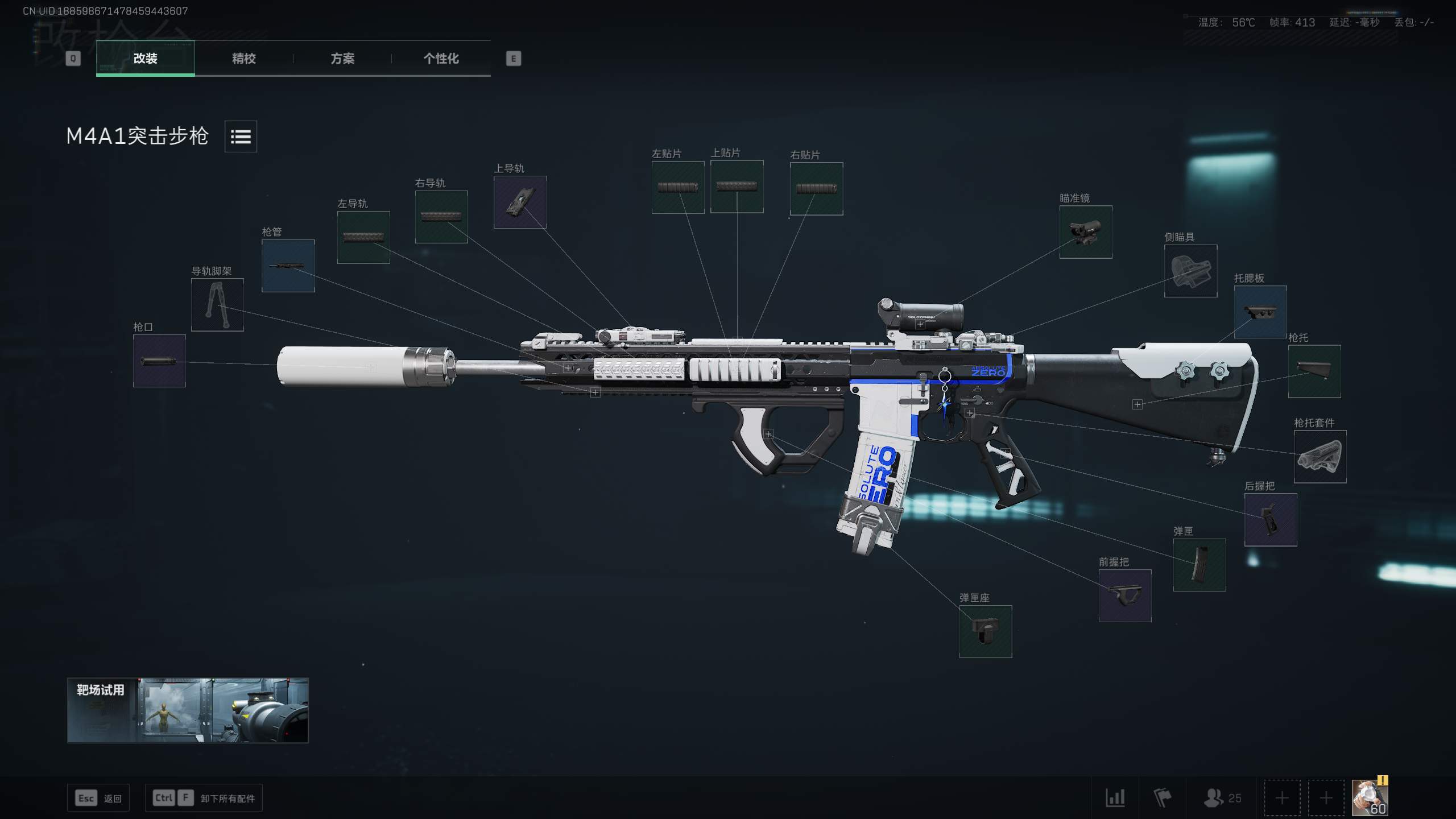Switch to the 精校 tab
This screenshot has height=819, width=1456.
click(x=243, y=59)
